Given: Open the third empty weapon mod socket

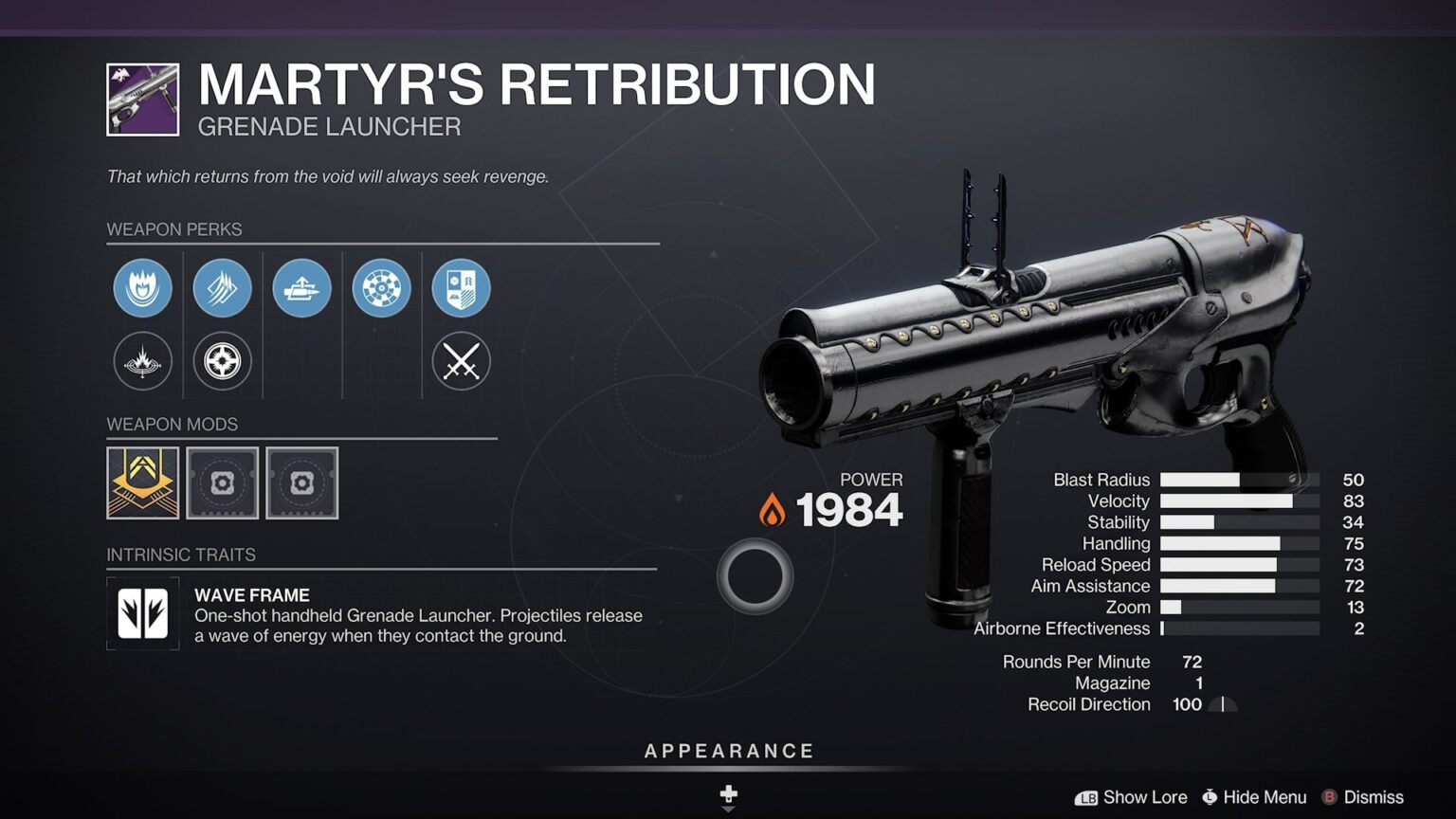Looking at the screenshot, I should tap(302, 483).
